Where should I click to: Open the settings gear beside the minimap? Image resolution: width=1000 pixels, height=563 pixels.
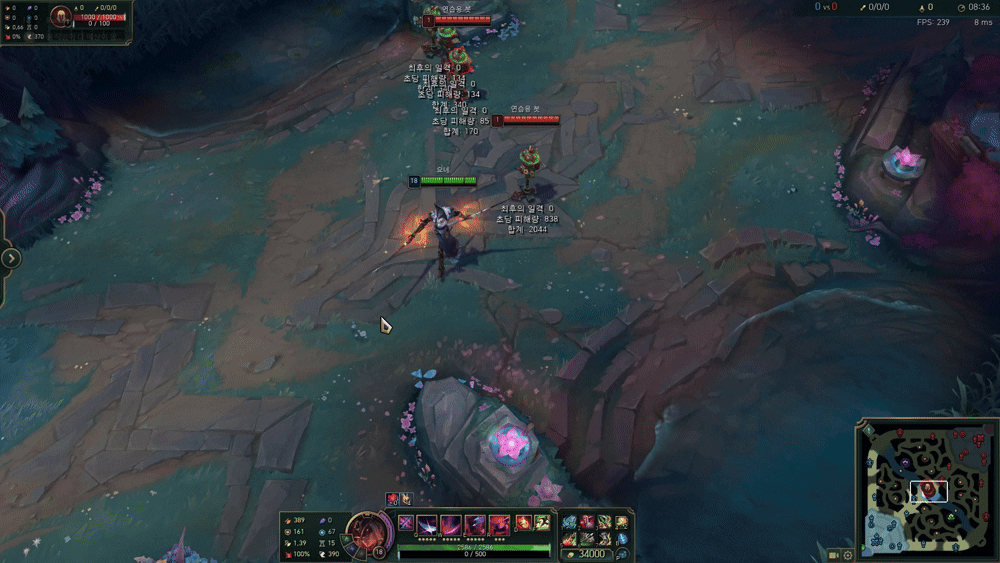pos(848,554)
